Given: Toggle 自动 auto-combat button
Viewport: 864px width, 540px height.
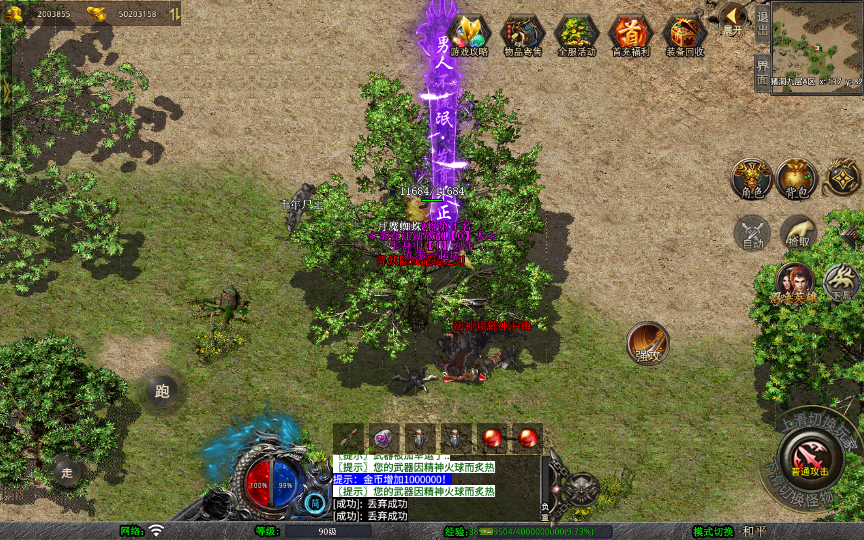Looking at the screenshot, I should point(752,232).
